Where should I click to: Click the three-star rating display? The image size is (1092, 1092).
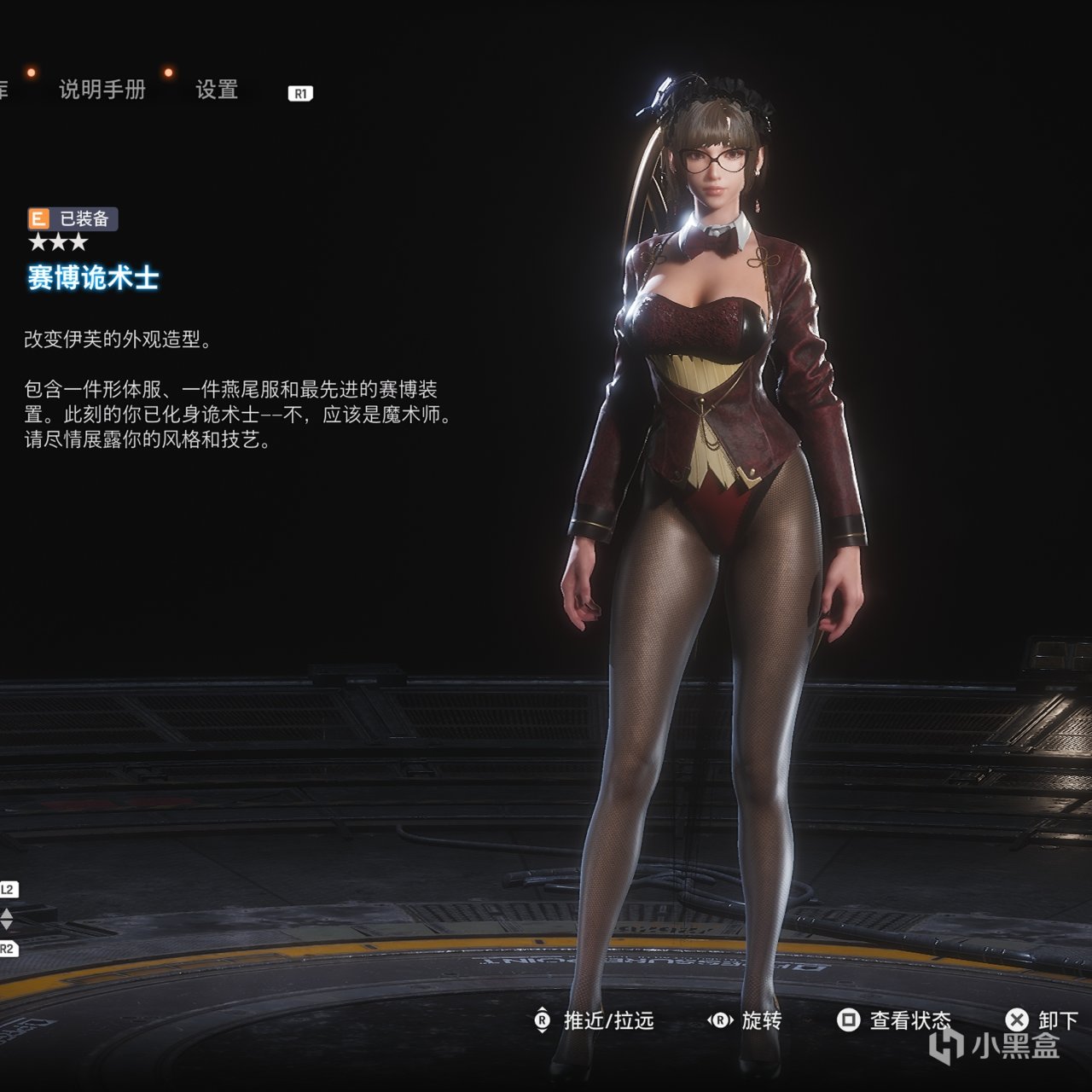(58, 243)
